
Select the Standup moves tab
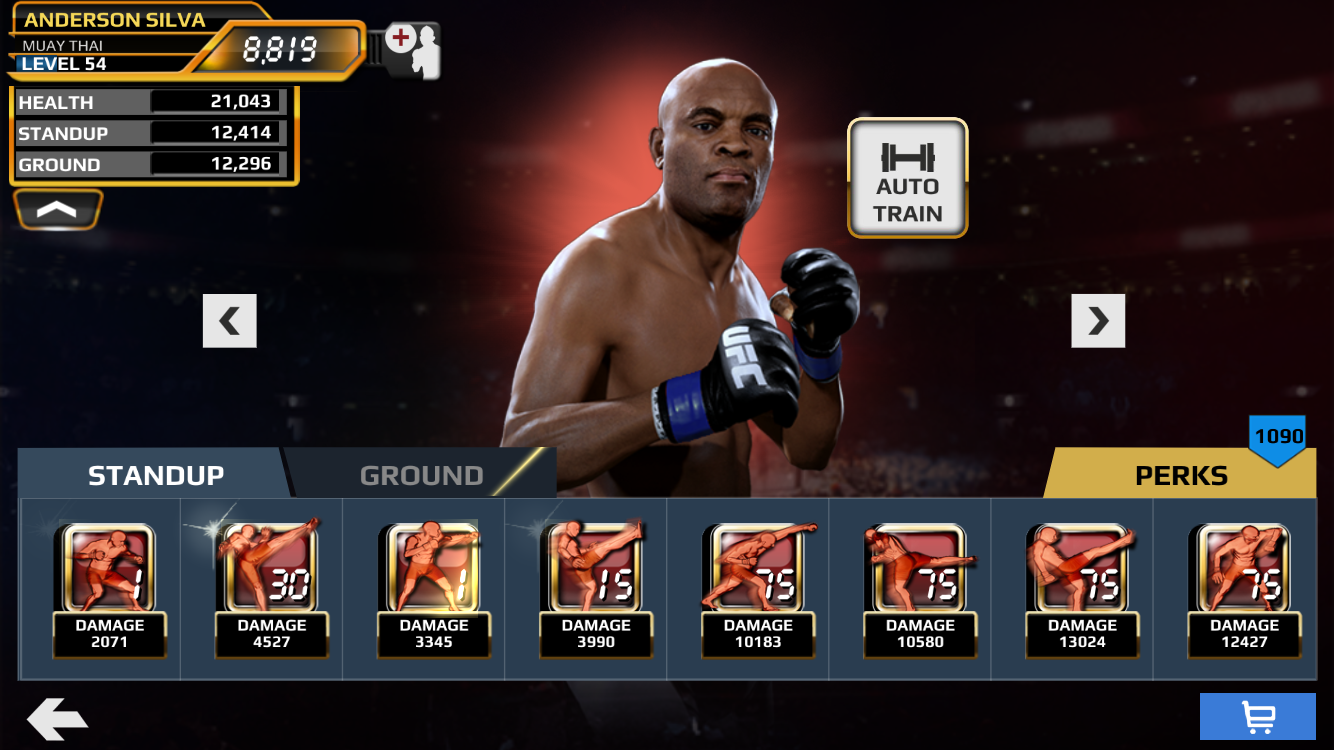pyautogui.click(x=156, y=475)
